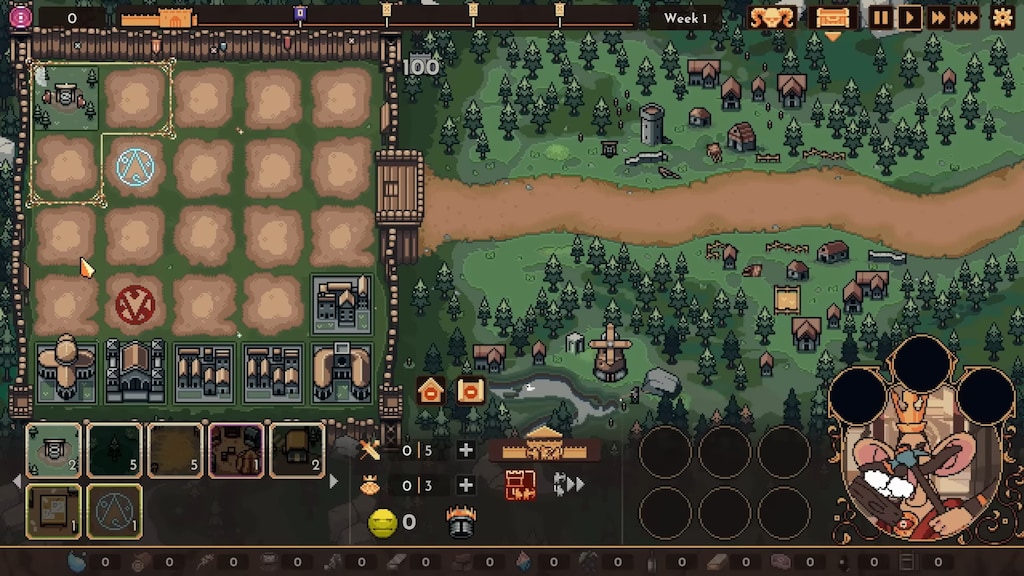Add a soldier with the sword plus button
The width and height of the screenshot is (1024, 576).
(465, 450)
